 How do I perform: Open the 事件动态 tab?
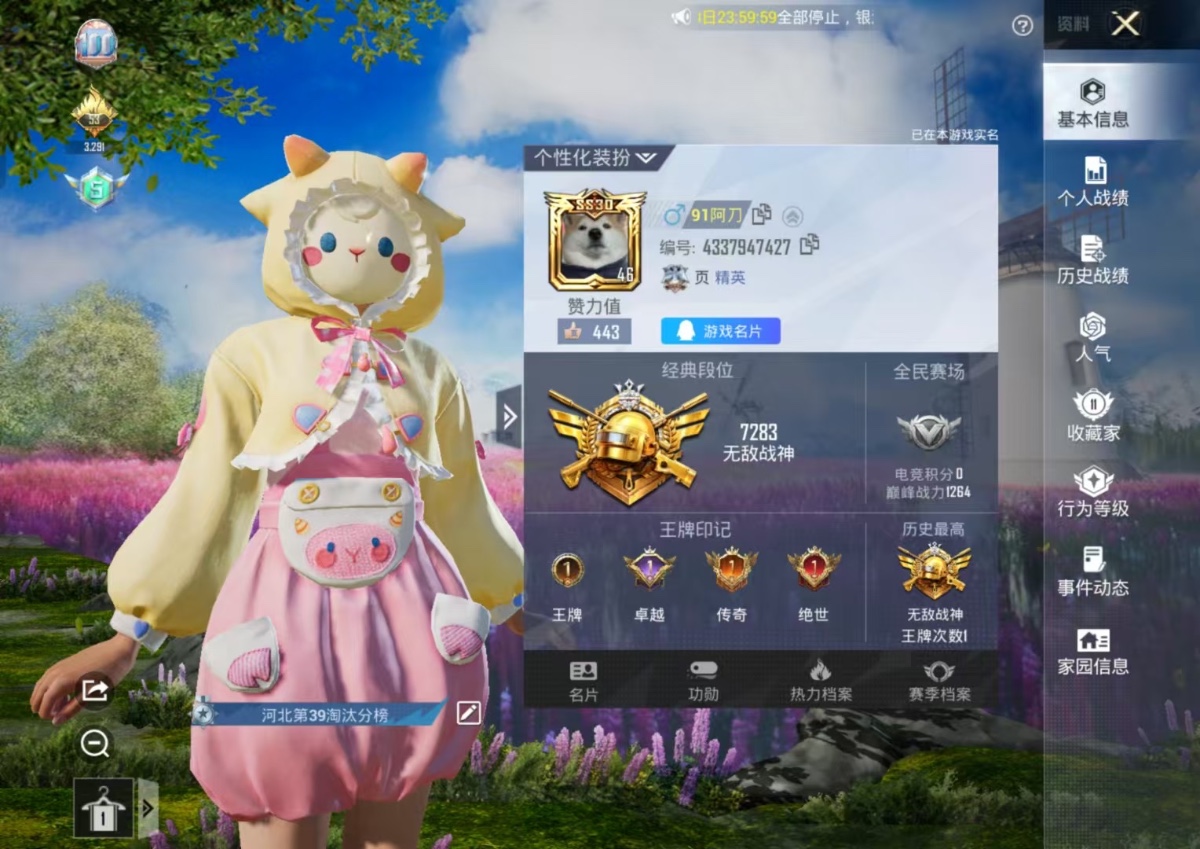[1093, 572]
